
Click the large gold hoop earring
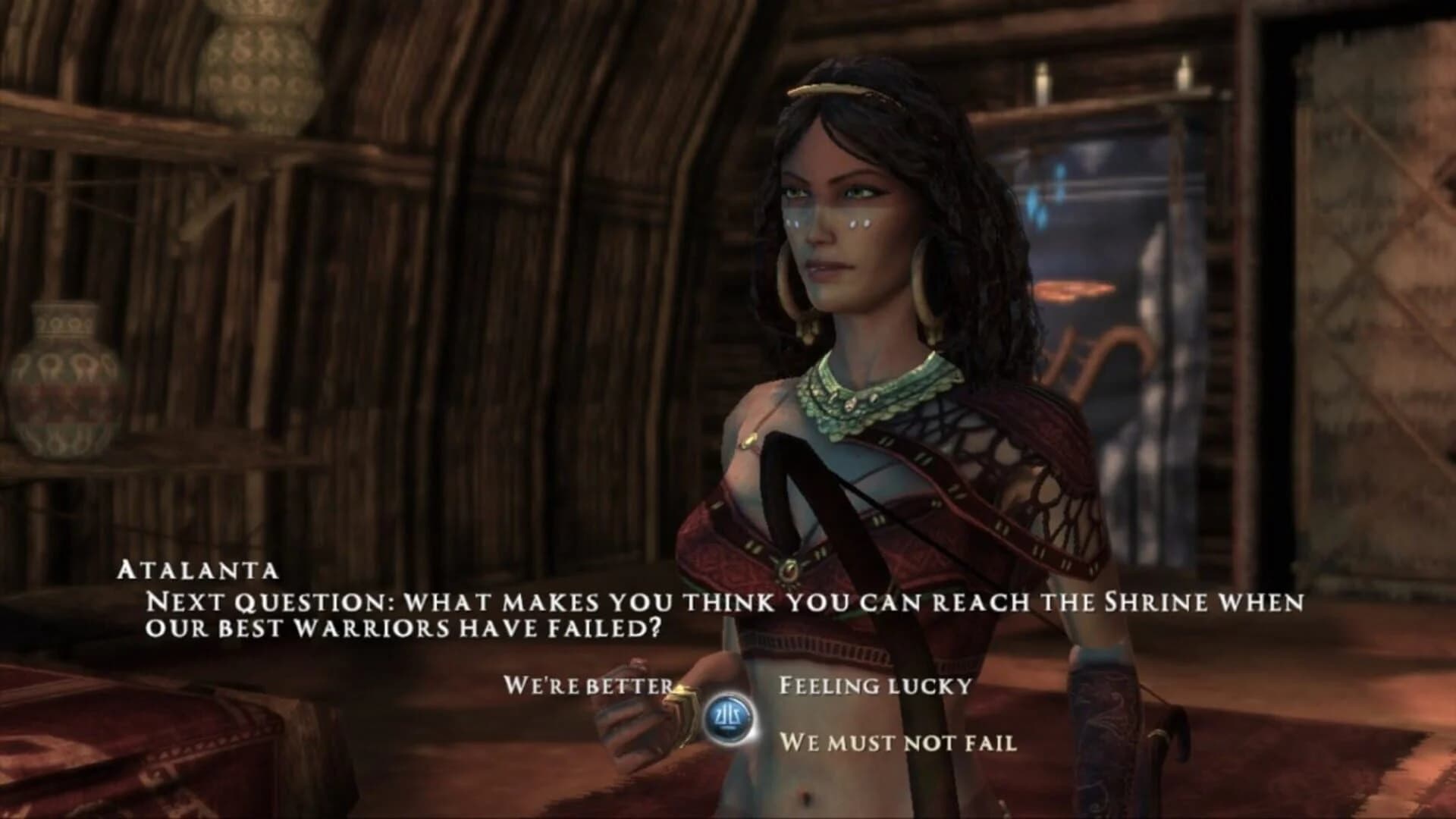(924, 288)
